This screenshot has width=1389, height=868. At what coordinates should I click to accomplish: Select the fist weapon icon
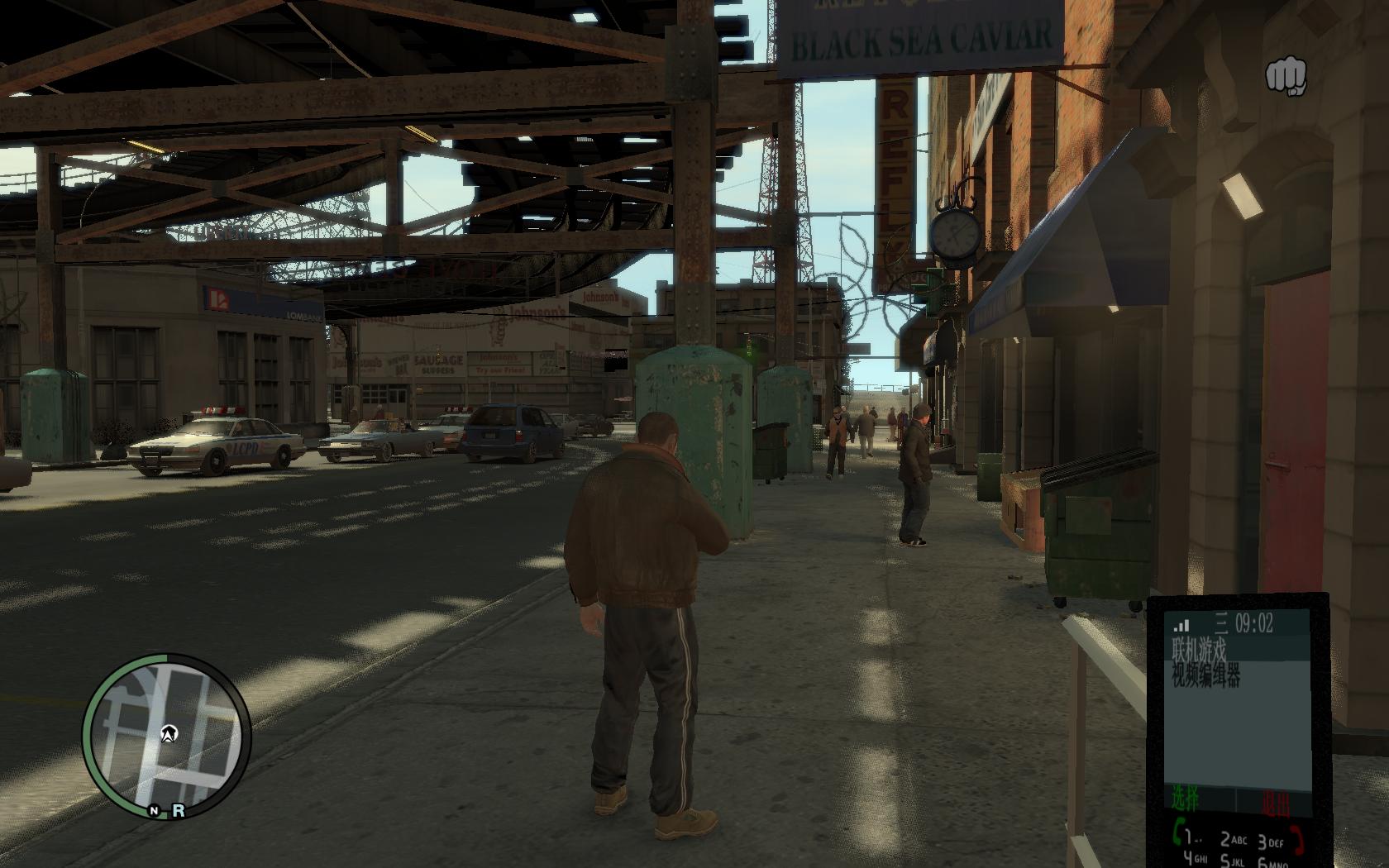[x=1286, y=76]
